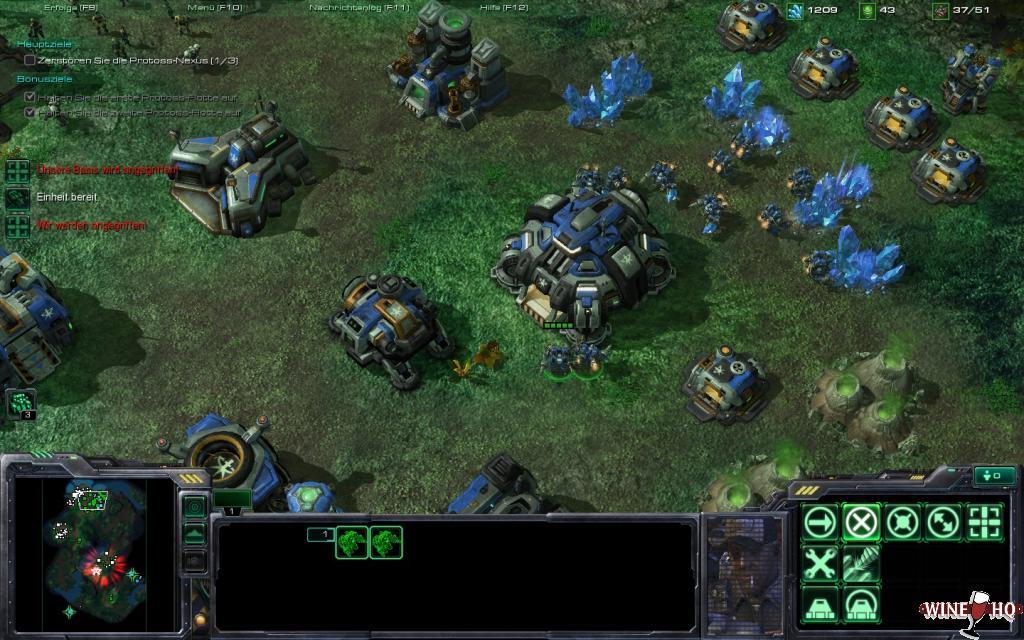Activate the Move command arrow icon

point(820,521)
